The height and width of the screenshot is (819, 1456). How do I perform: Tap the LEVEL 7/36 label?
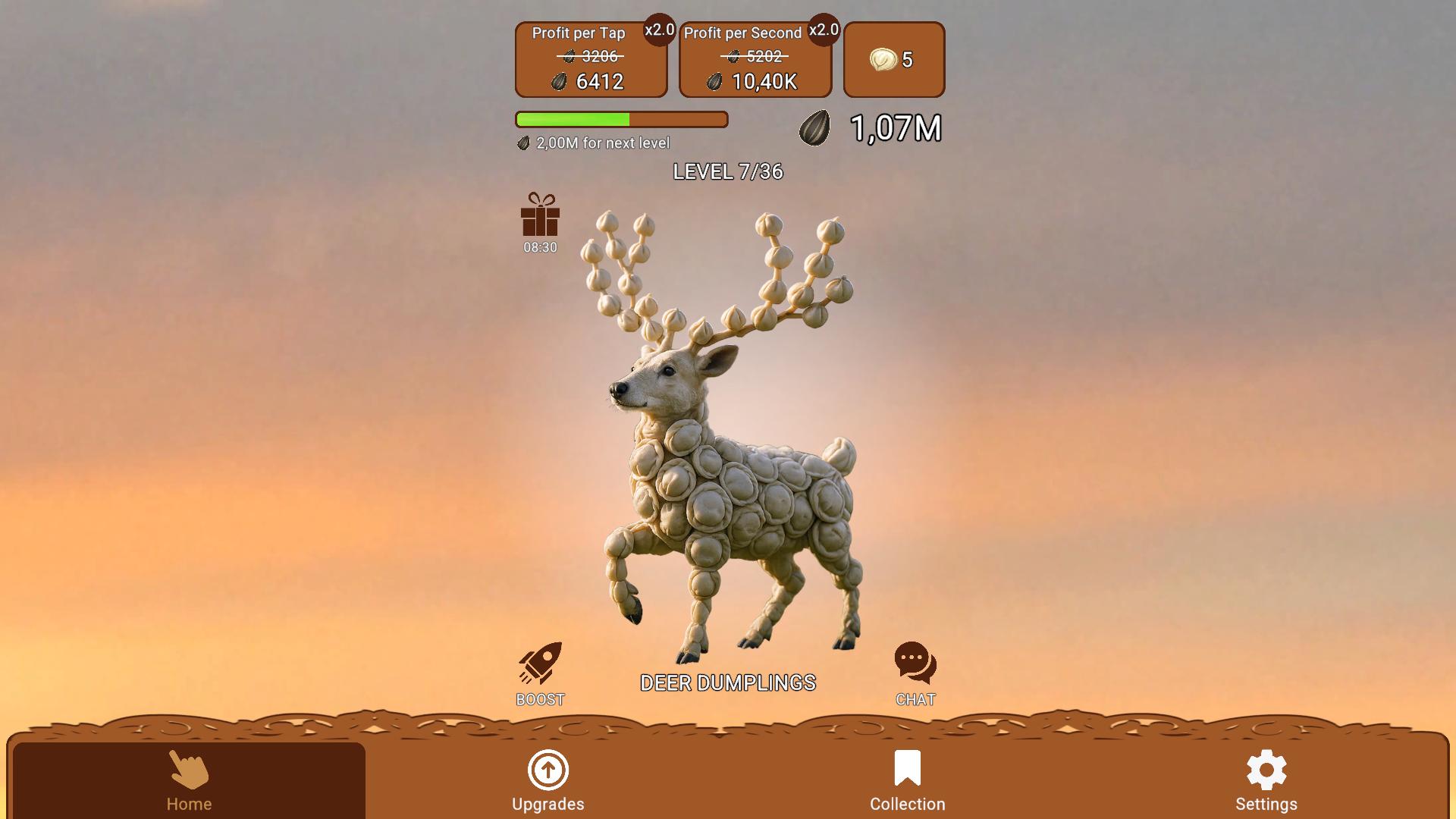(x=729, y=172)
